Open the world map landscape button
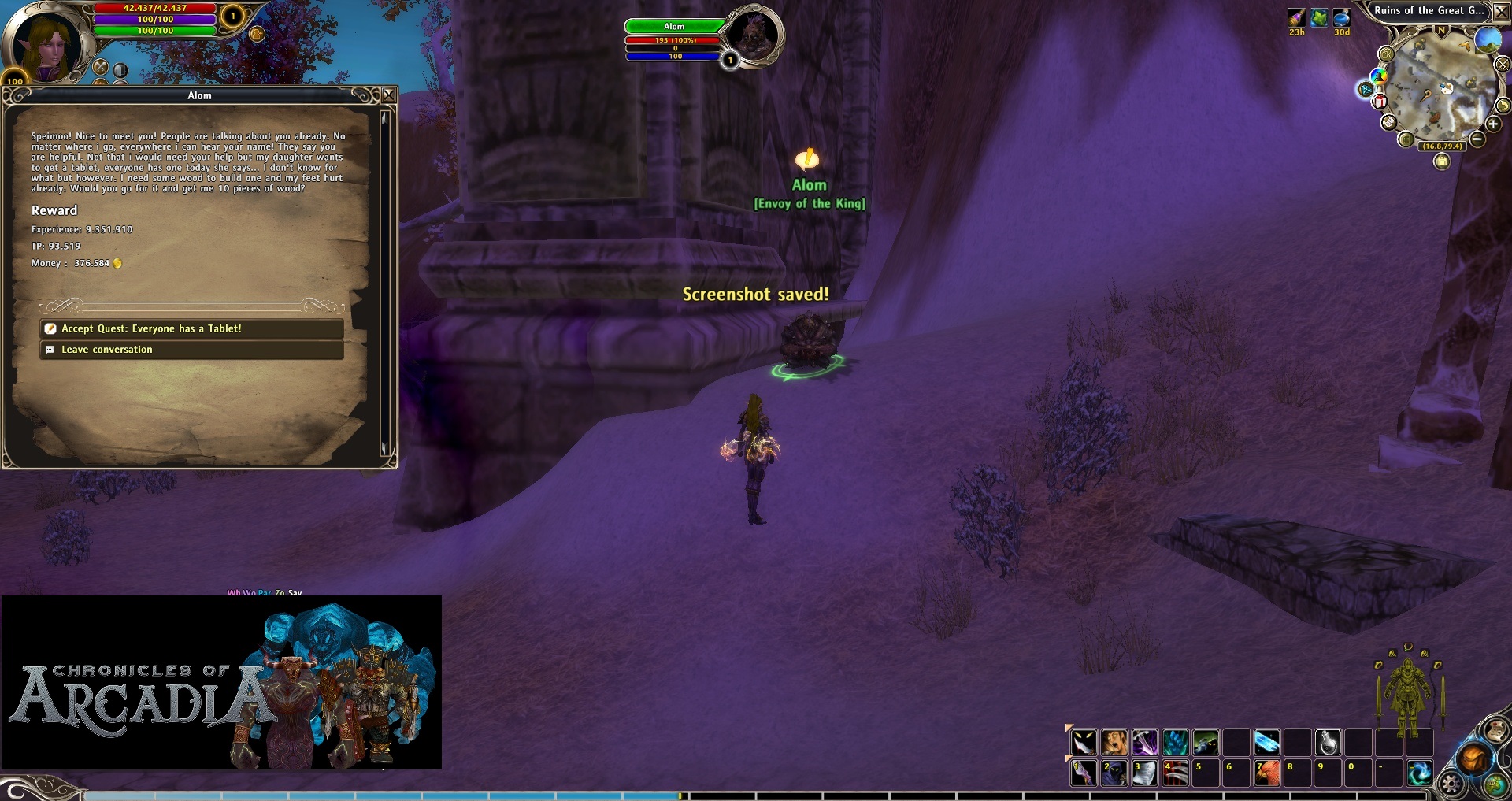 (1487, 39)
